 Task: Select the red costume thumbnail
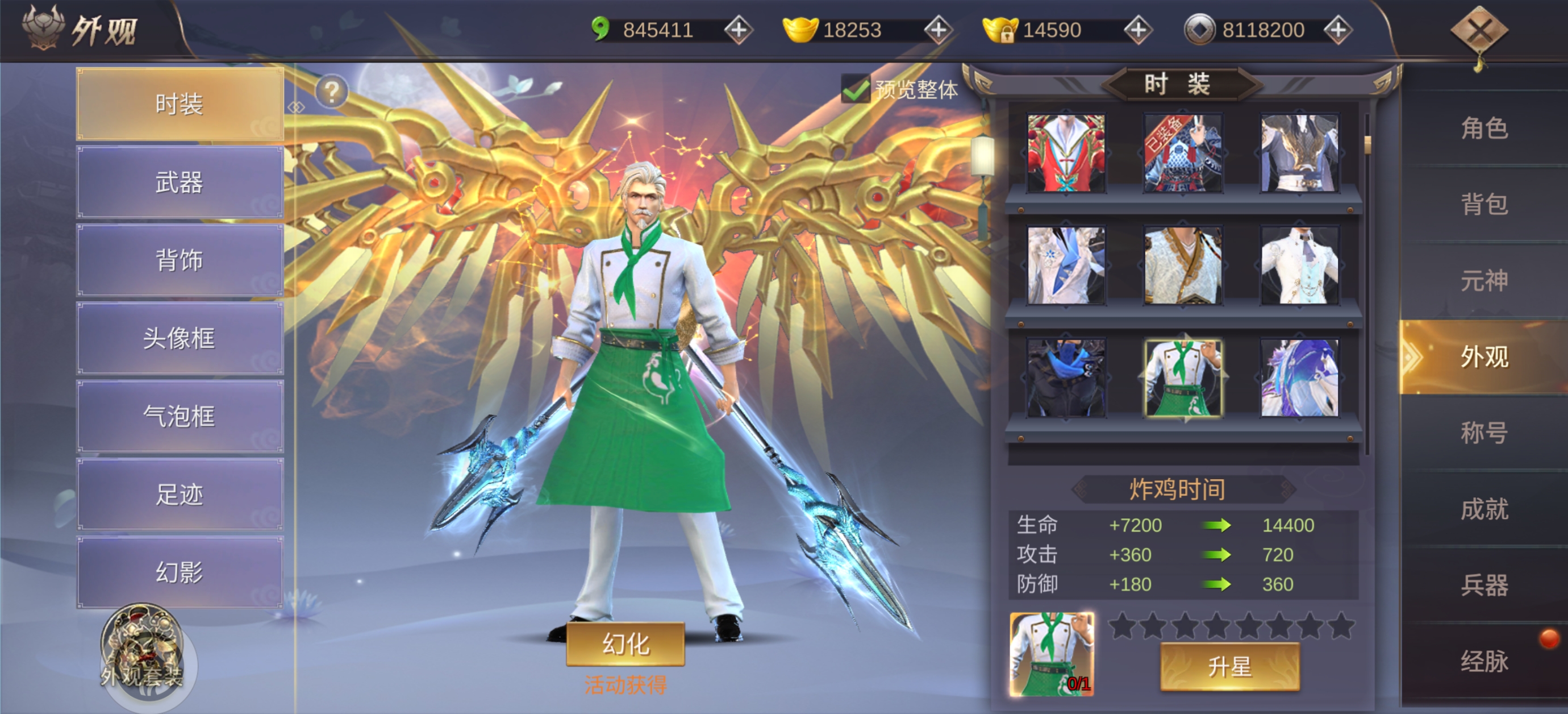(1066, 153)
